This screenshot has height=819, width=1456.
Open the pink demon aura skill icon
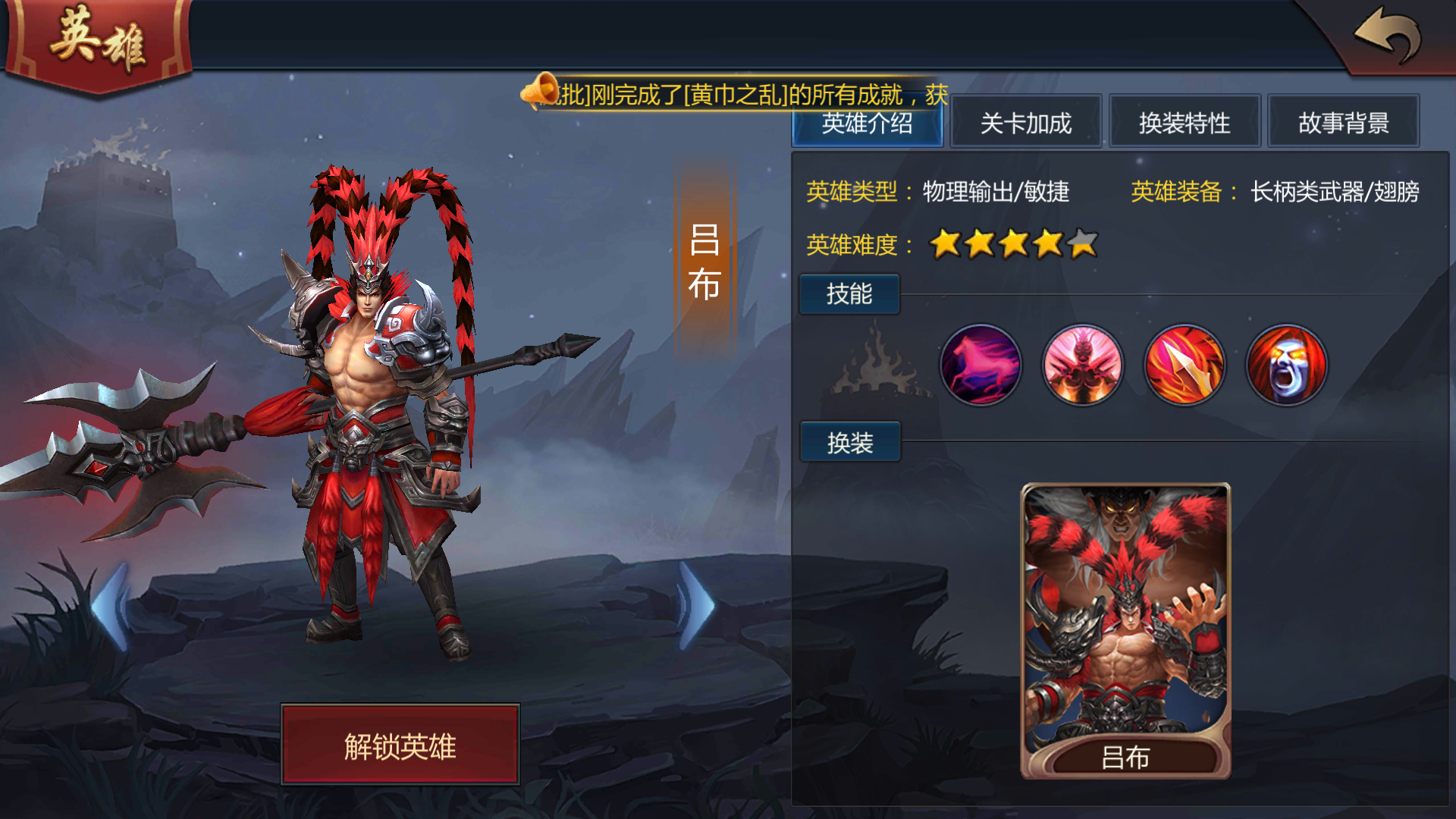tap(1082, 366)
